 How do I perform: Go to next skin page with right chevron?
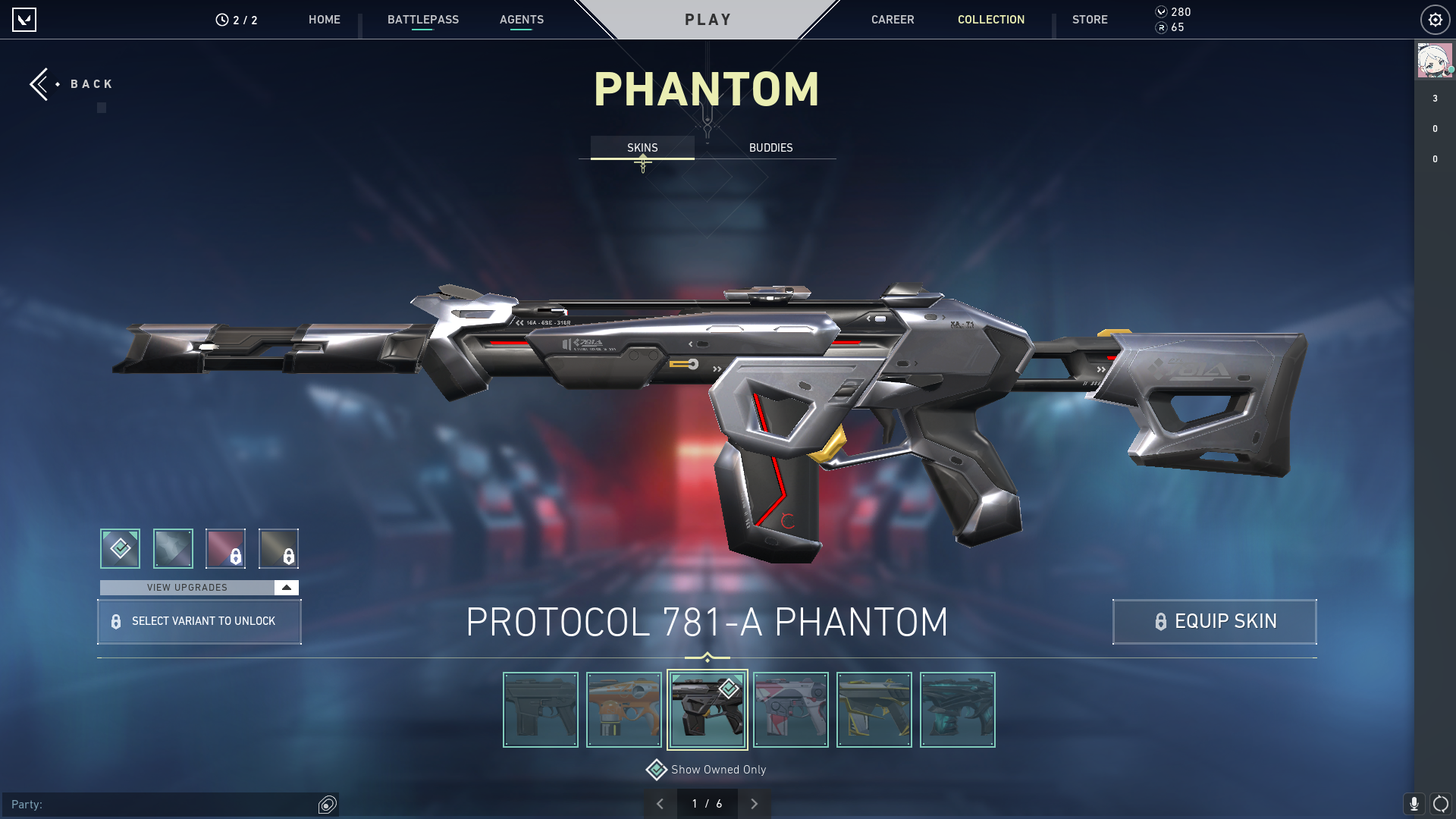[754, 802]
